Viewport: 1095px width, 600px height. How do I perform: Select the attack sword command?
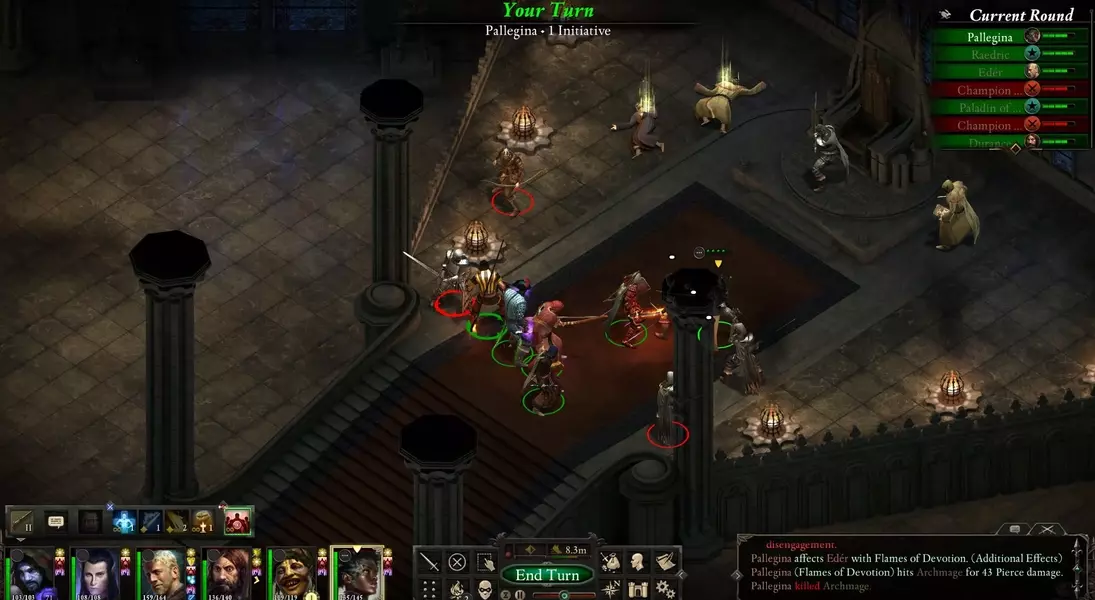click(429, 562)
